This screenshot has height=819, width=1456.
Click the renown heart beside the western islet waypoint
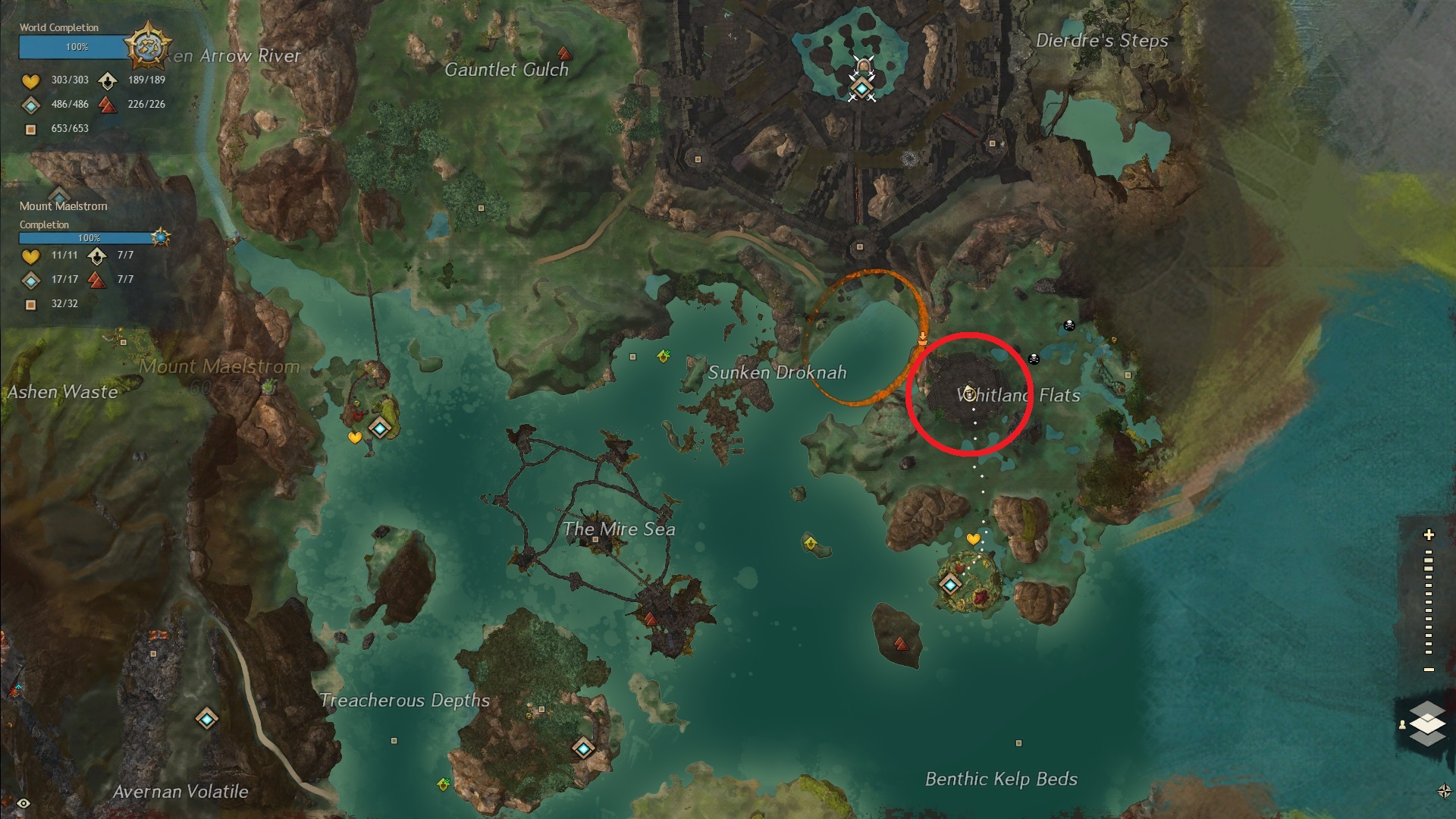coord(355,438)
